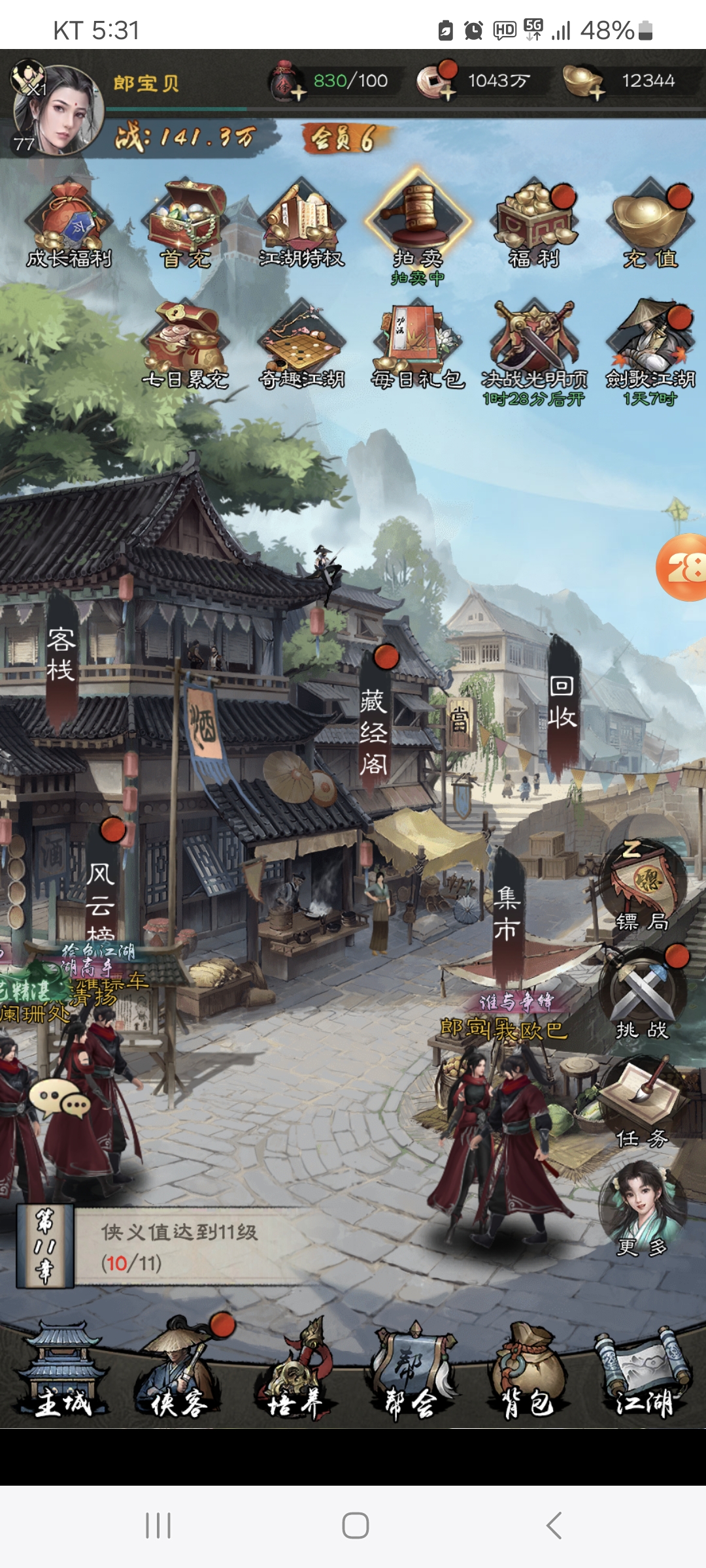Image resolution: width=706 pixels, height=1568 pixels.
Task: Open the 首充 first recharge chest
Action: 186,225
